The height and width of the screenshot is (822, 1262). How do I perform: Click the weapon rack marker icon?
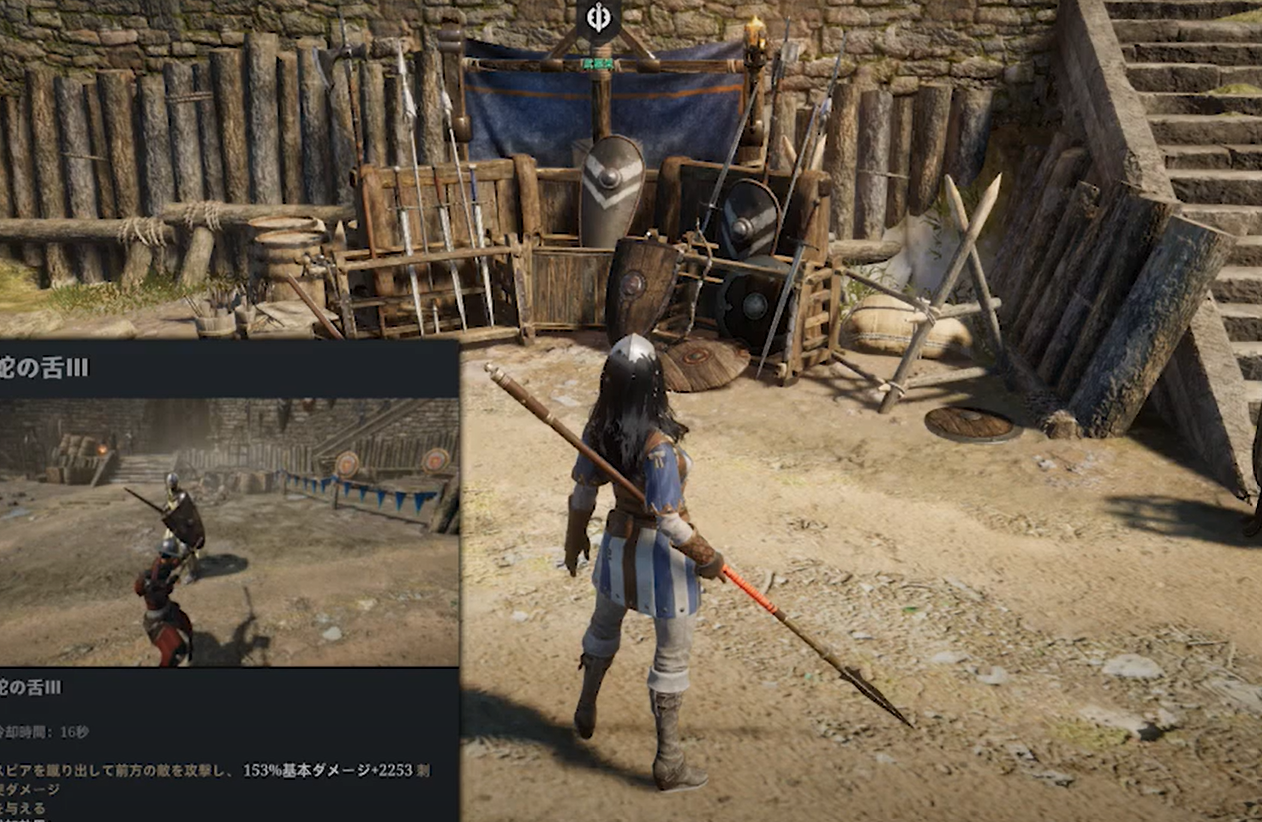click(600, 20)
